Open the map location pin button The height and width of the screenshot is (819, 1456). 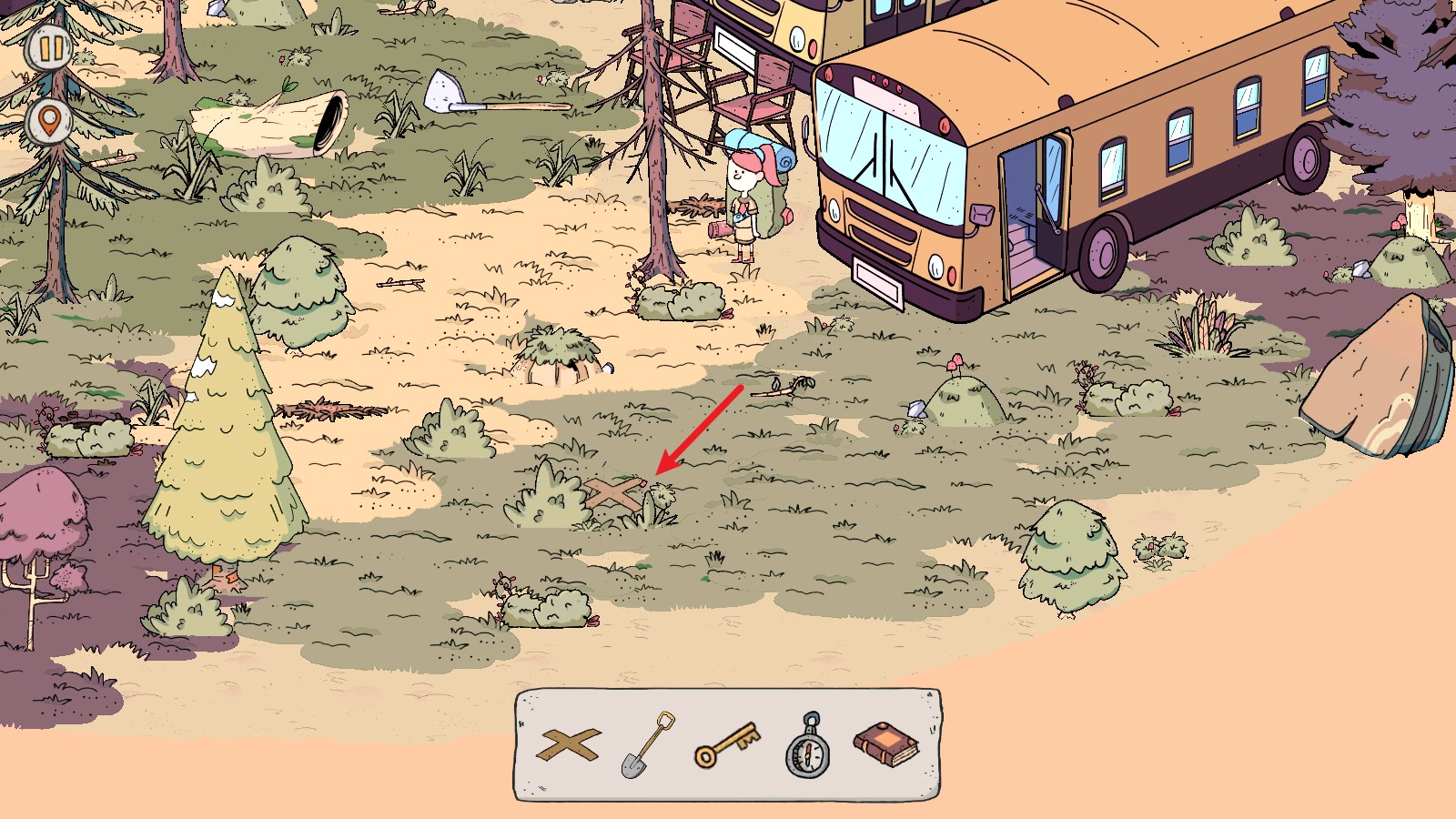coord(48,121)
